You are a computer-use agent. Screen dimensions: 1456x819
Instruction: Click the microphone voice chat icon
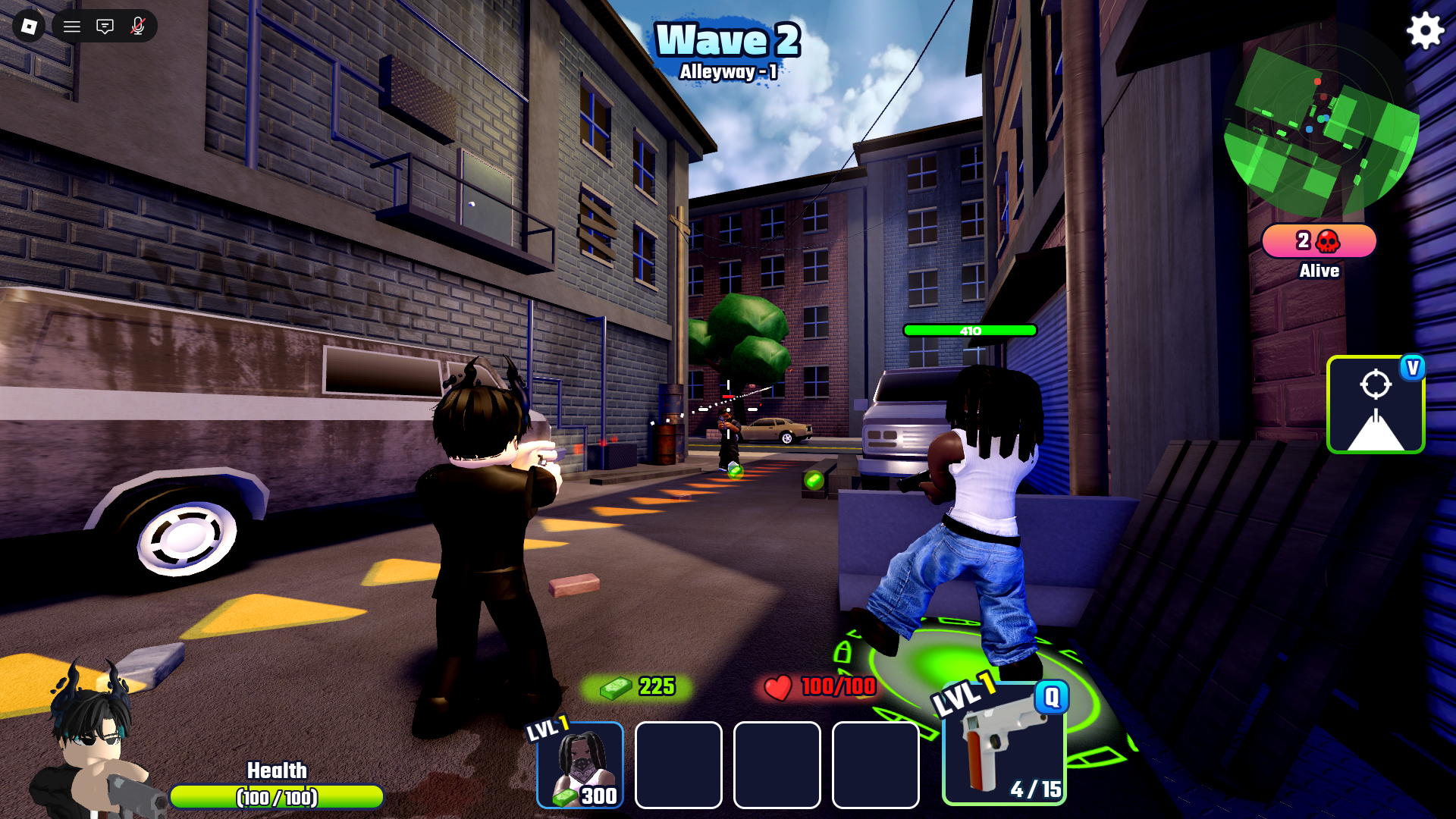(136, 27)
